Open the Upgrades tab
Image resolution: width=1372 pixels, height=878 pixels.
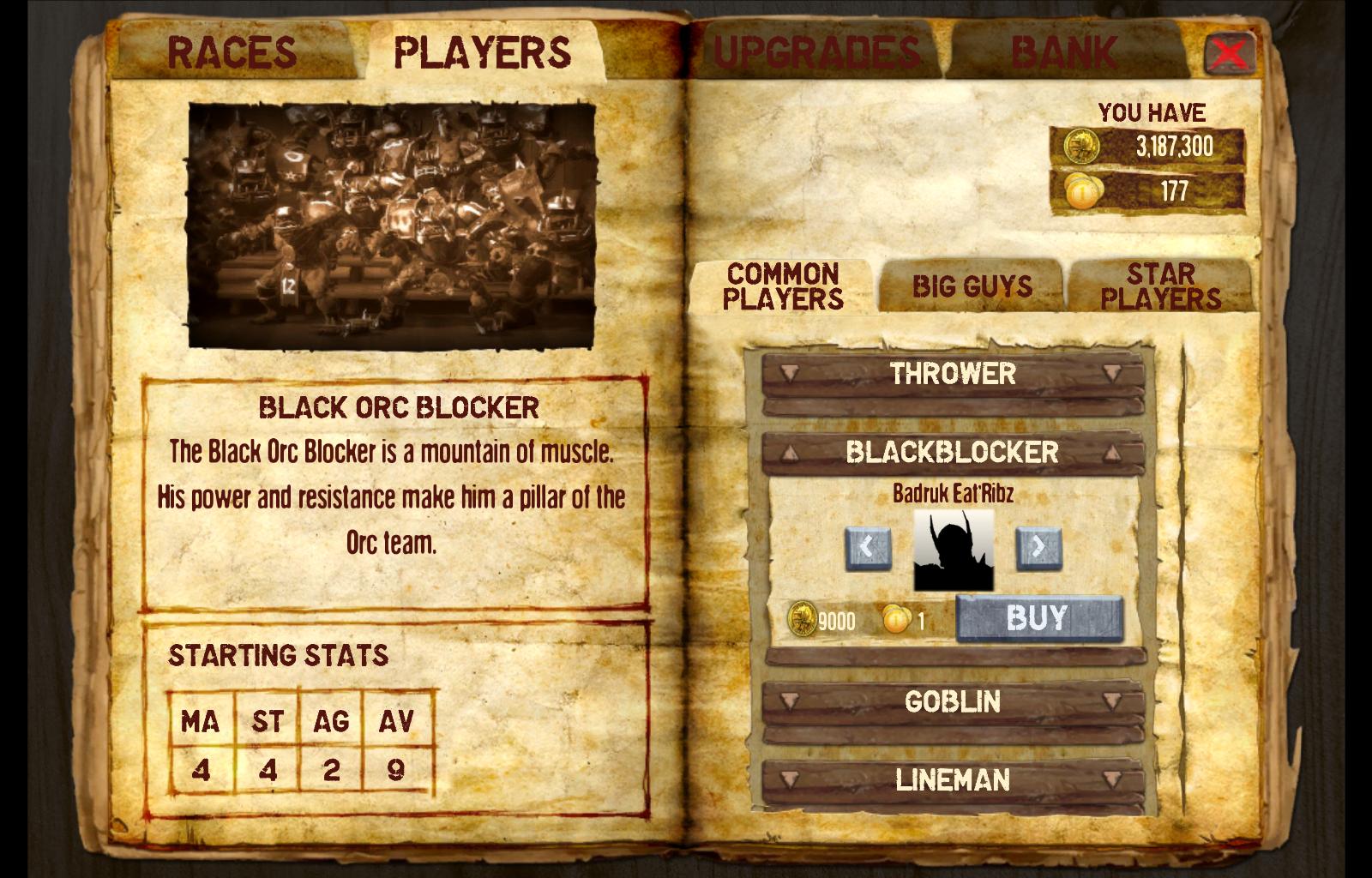(x=816, y=51)
